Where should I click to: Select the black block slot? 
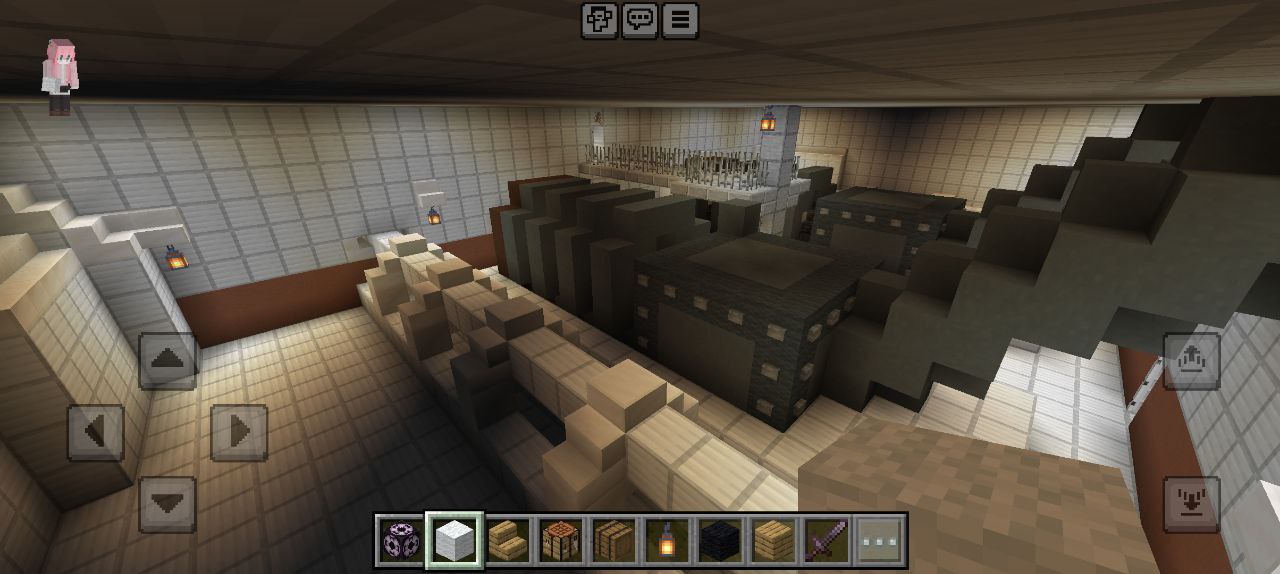(x=720, y=541)
